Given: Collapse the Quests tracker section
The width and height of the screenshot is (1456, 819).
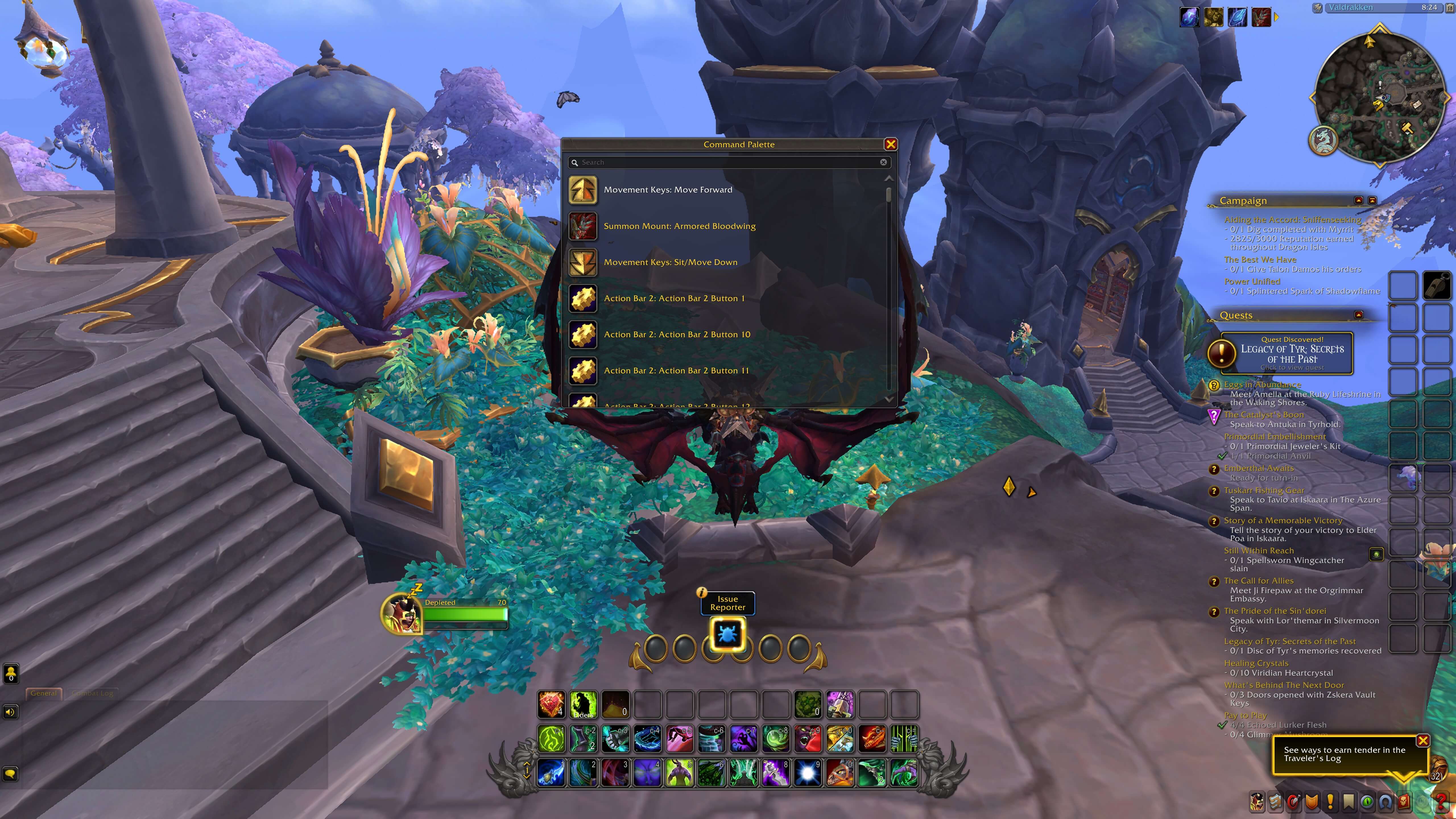Looking at the screenshot, I should (x=1359, y=315).
